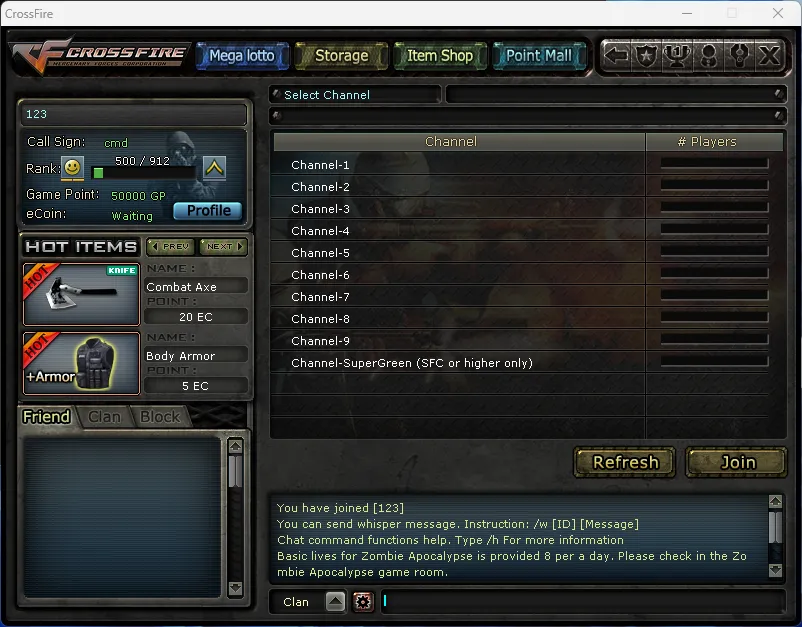This screenshot has width=802, height=627.
Task: Click the chat message input field
Action: (580, 601)
